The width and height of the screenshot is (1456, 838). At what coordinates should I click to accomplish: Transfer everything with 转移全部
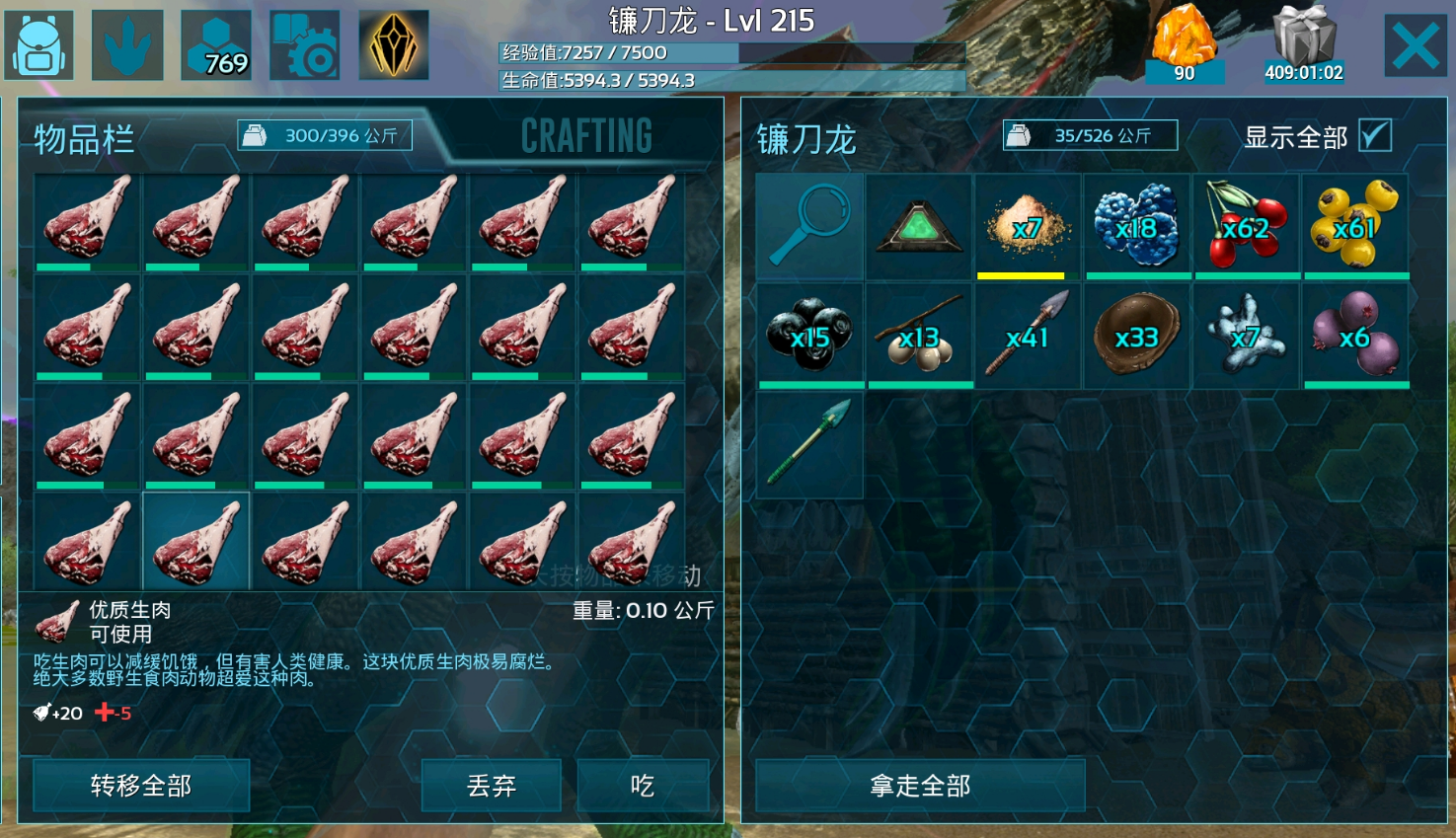pos(141,785)
